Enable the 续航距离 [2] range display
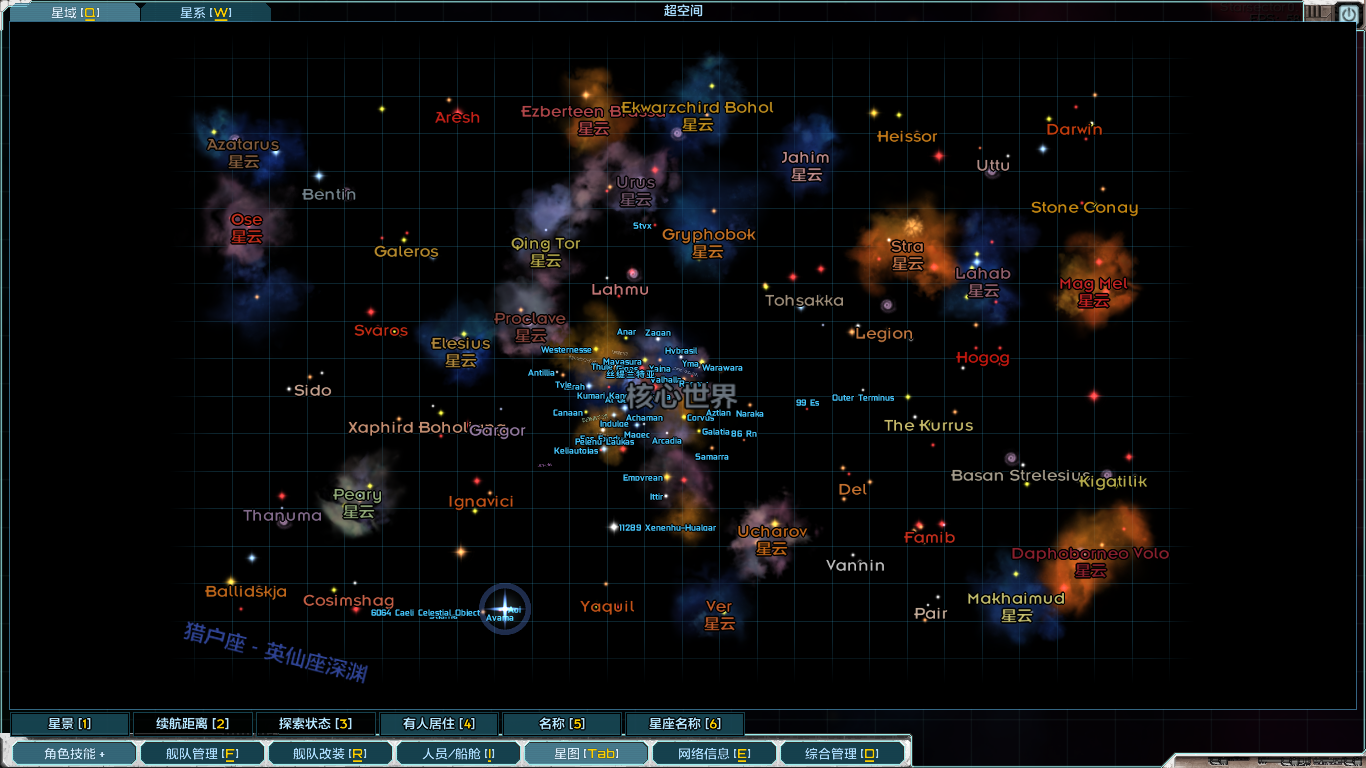The image size is (1366, 768). pos(192,722)
